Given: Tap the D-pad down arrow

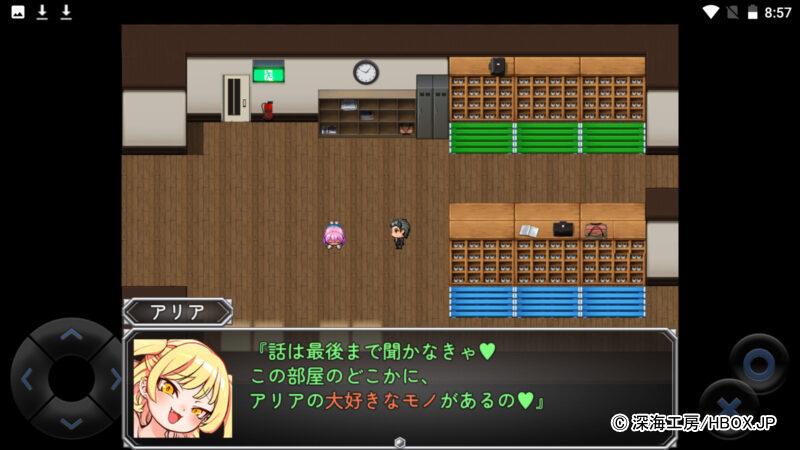Looking at the screenshot, I should pos(70,421).
